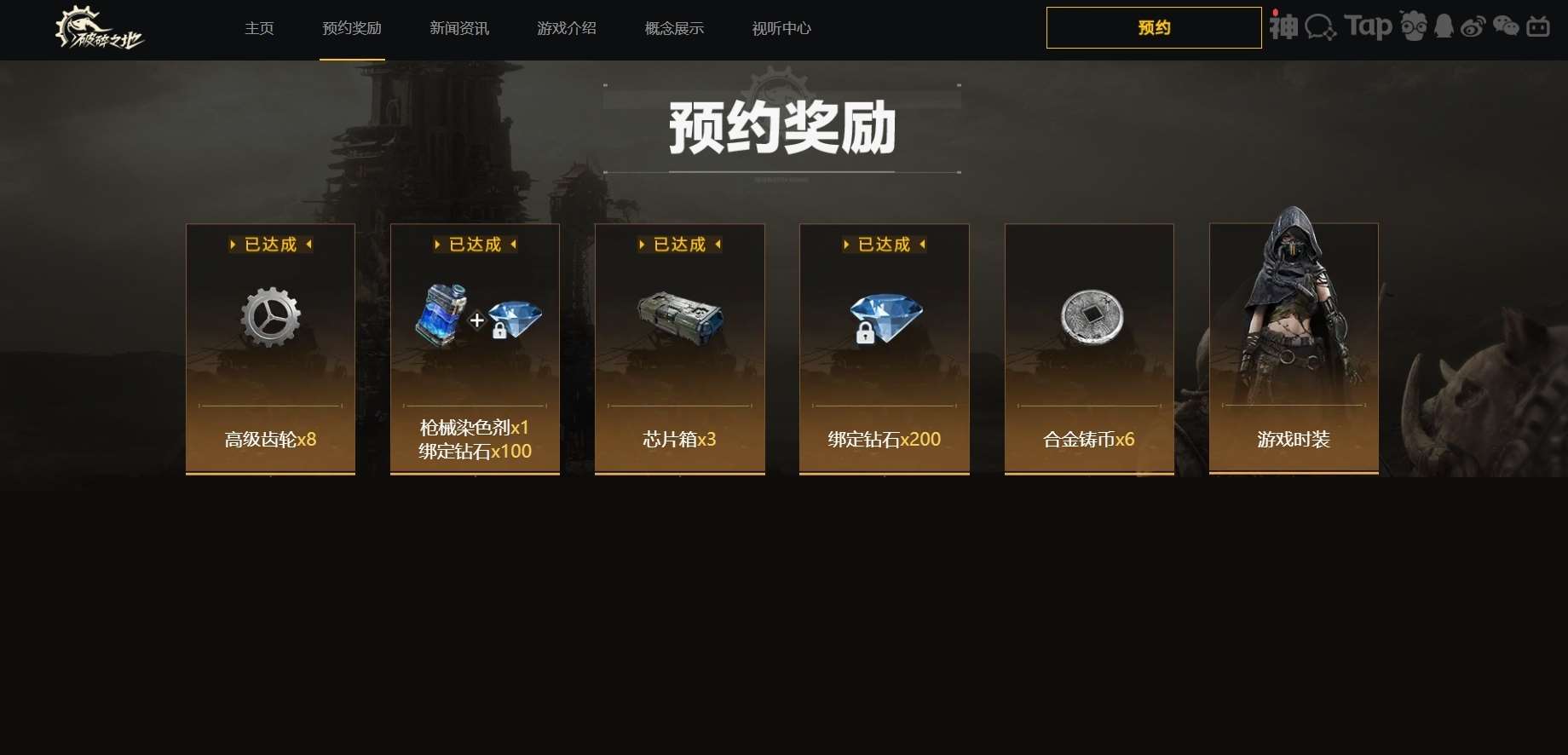Click the coin image on the 合金铸币 card

coord(1088,318)
